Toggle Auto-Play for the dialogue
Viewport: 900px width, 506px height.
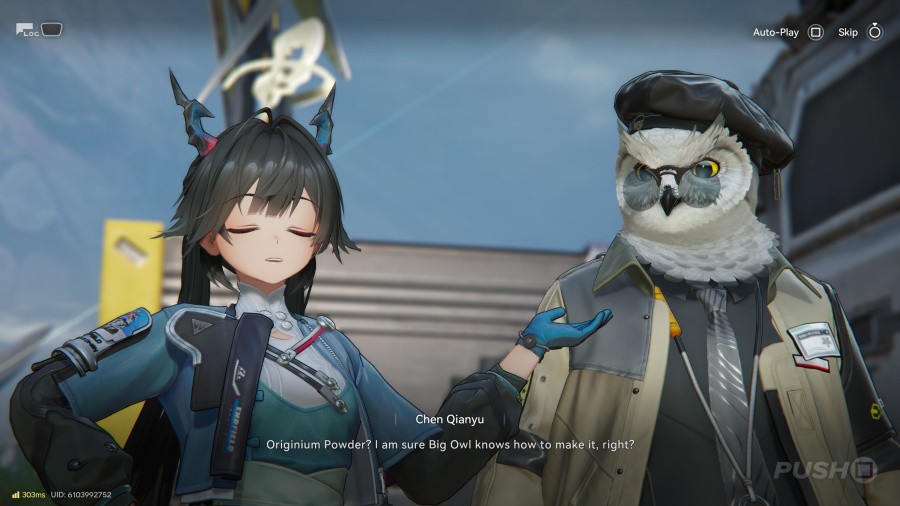788,32
